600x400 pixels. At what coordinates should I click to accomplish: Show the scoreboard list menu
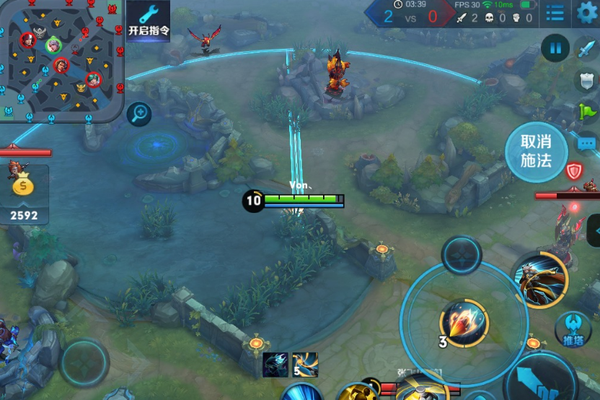555,13
